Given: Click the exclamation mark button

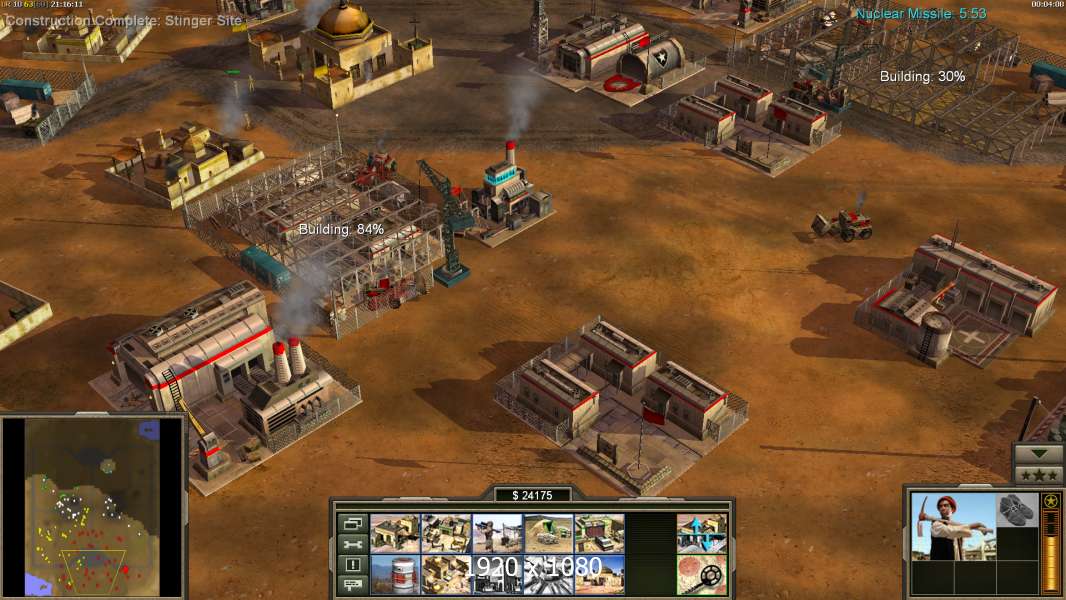Looking at the screenshot, I should click(x=353, y=565).
